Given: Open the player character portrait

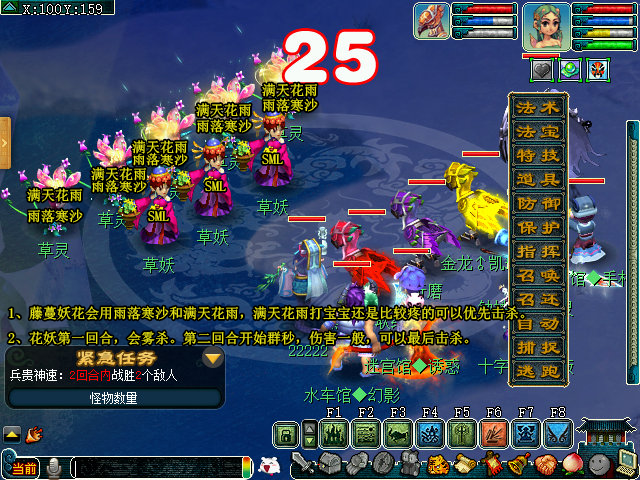Looking at the screenshot, I should (546, 26).
